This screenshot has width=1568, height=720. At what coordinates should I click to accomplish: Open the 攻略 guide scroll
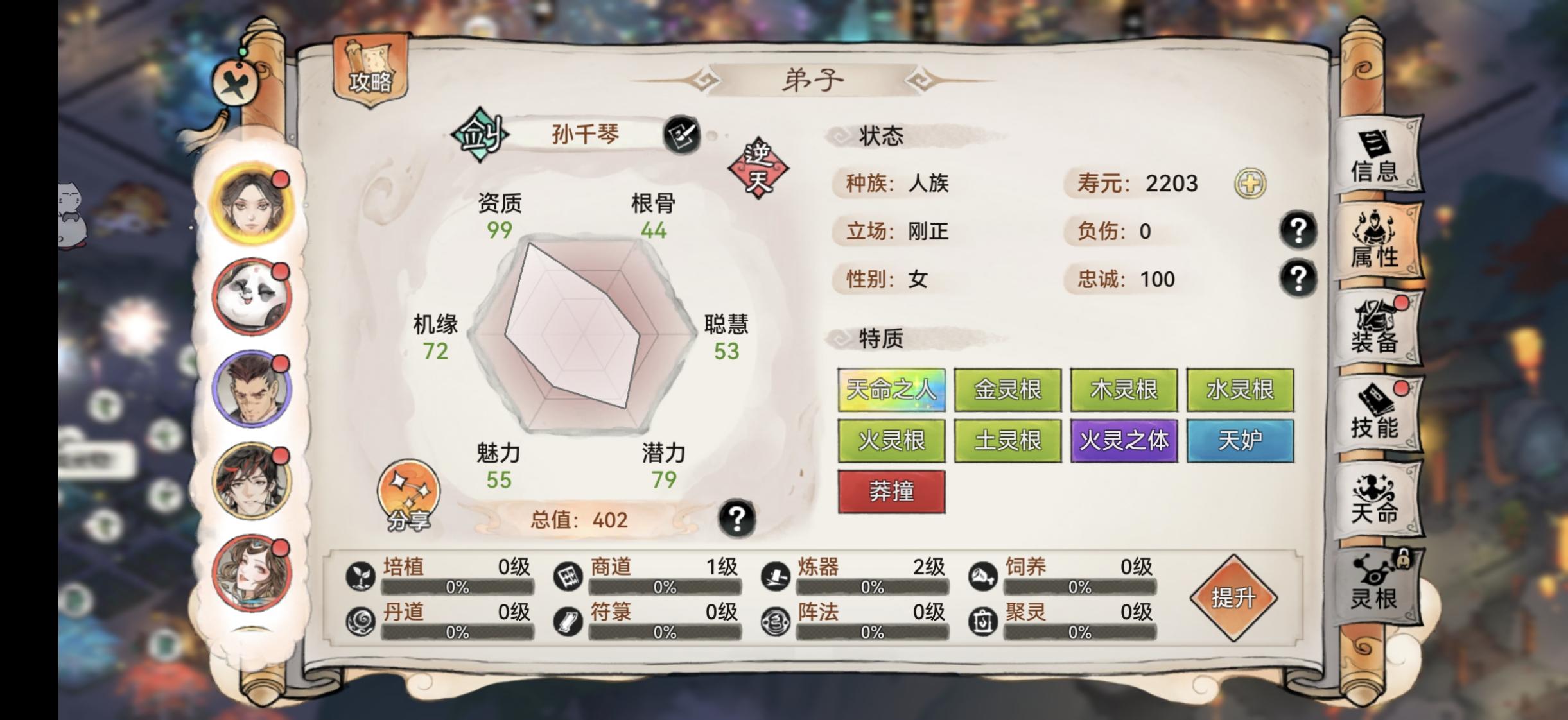371,71
